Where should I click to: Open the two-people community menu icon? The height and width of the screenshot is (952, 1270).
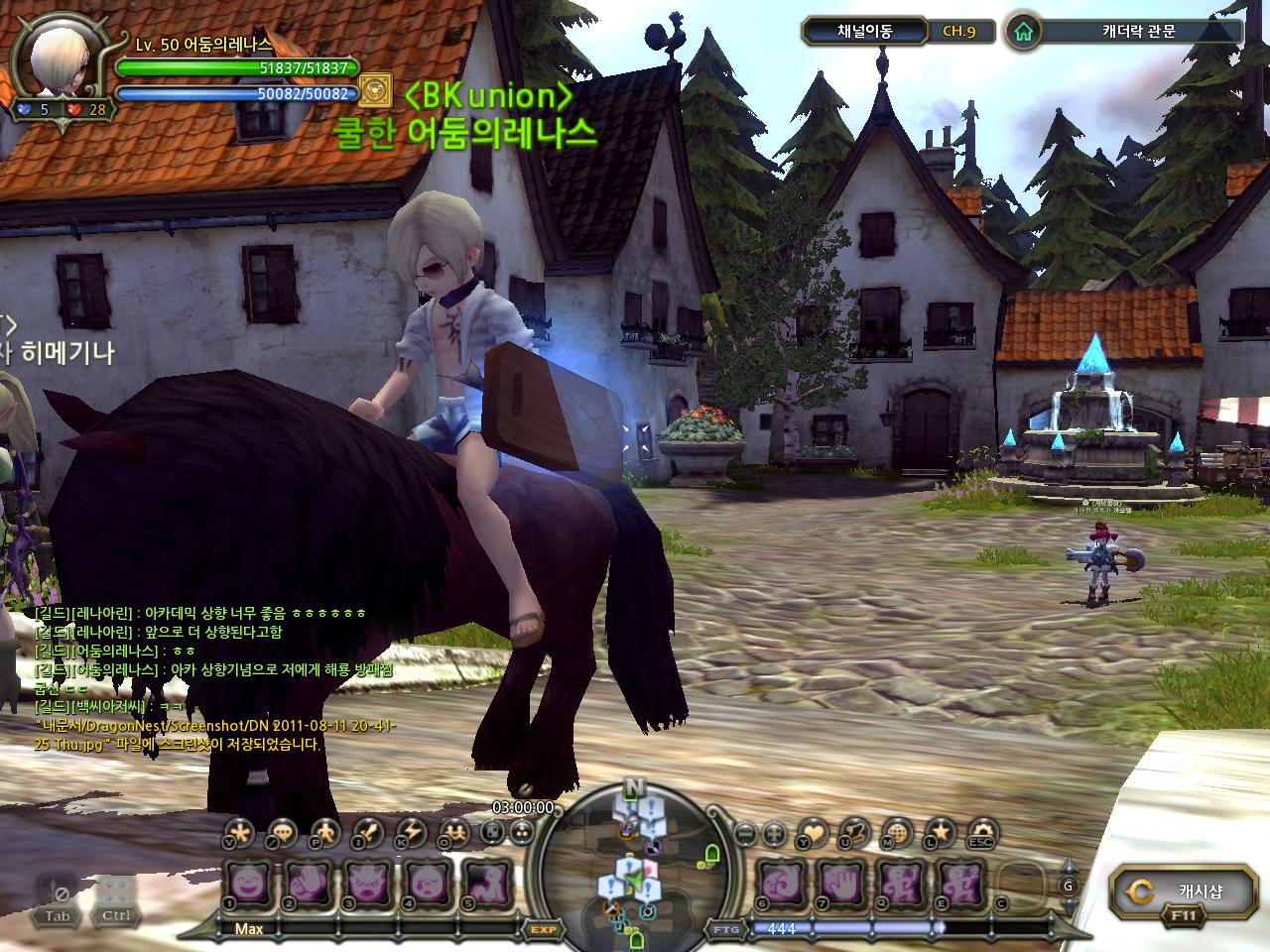pyautogui.click(x=454, y=832)
